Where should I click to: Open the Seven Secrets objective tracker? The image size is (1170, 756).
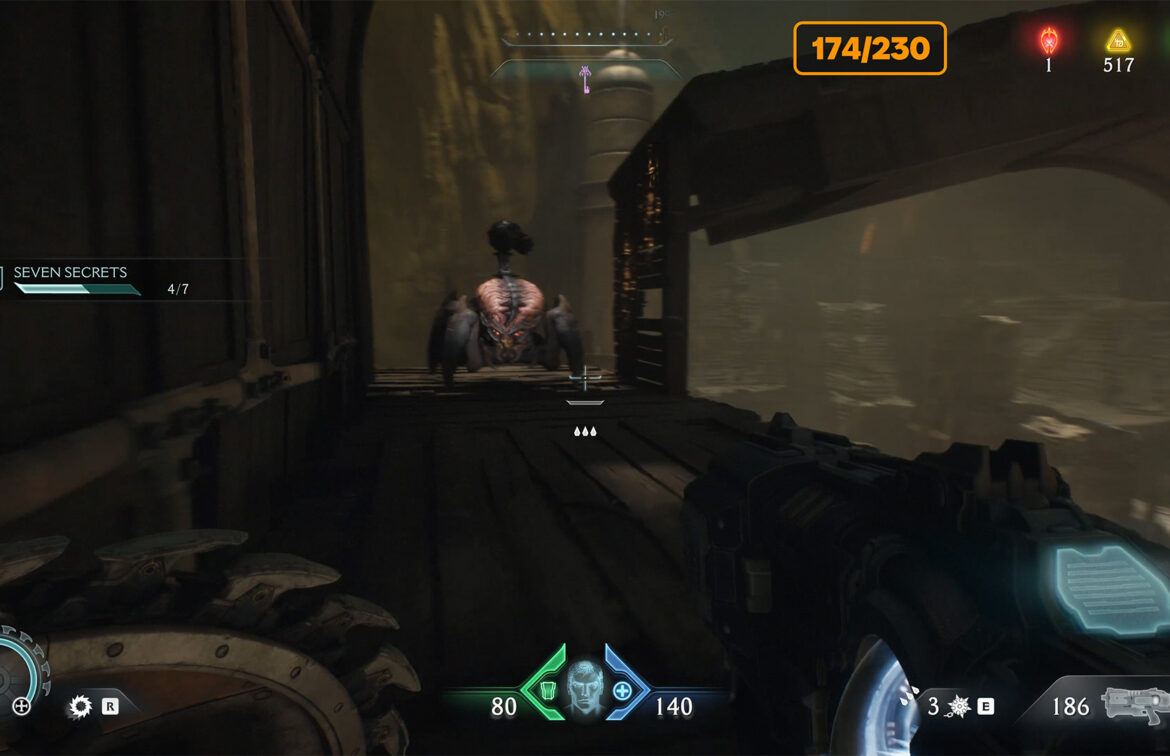[x=70, y=273]
